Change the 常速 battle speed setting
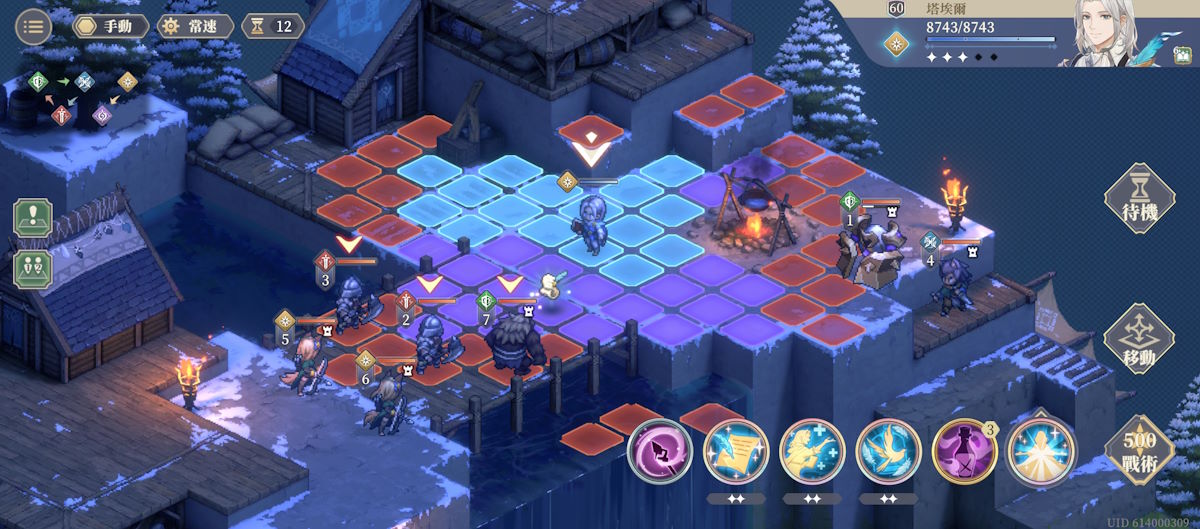Screen dimensions: 1200x529 pyautogui.click(x=195, y=26)
